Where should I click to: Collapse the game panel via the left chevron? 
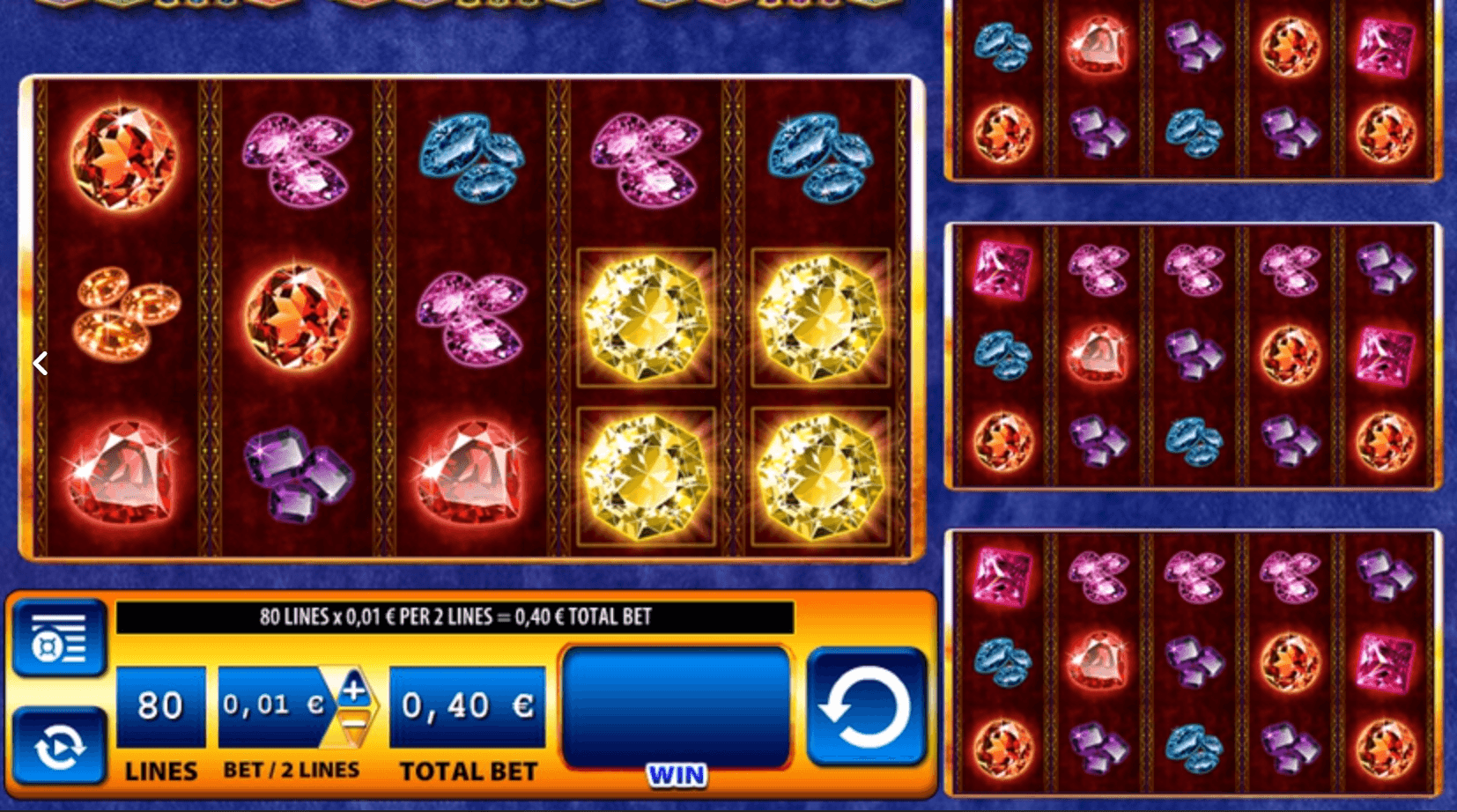pyautogui.click(x=40, y=362)
